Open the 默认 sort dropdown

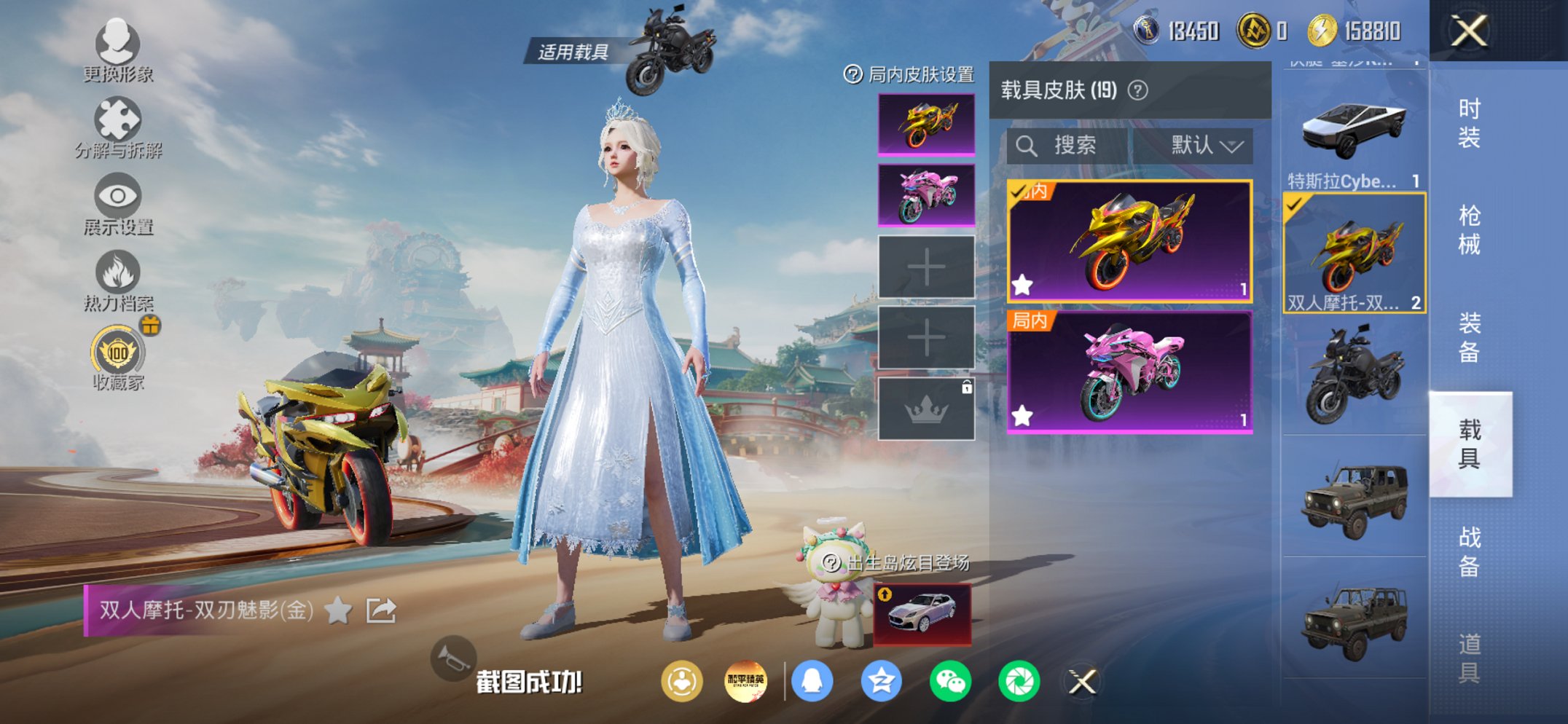(x=1207, y=144)
